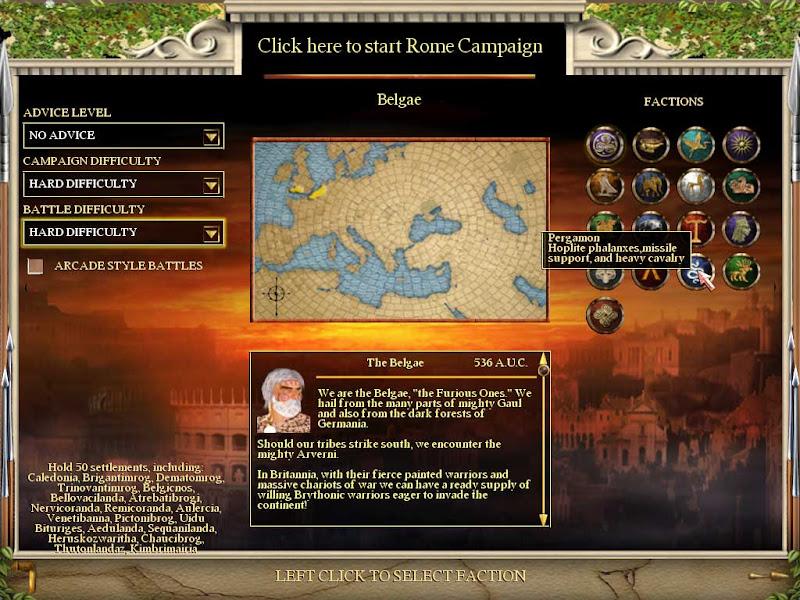This screenshot has height=600, width=800.
Task: Select the purple sunburst star faction
Action: [741, 144]
